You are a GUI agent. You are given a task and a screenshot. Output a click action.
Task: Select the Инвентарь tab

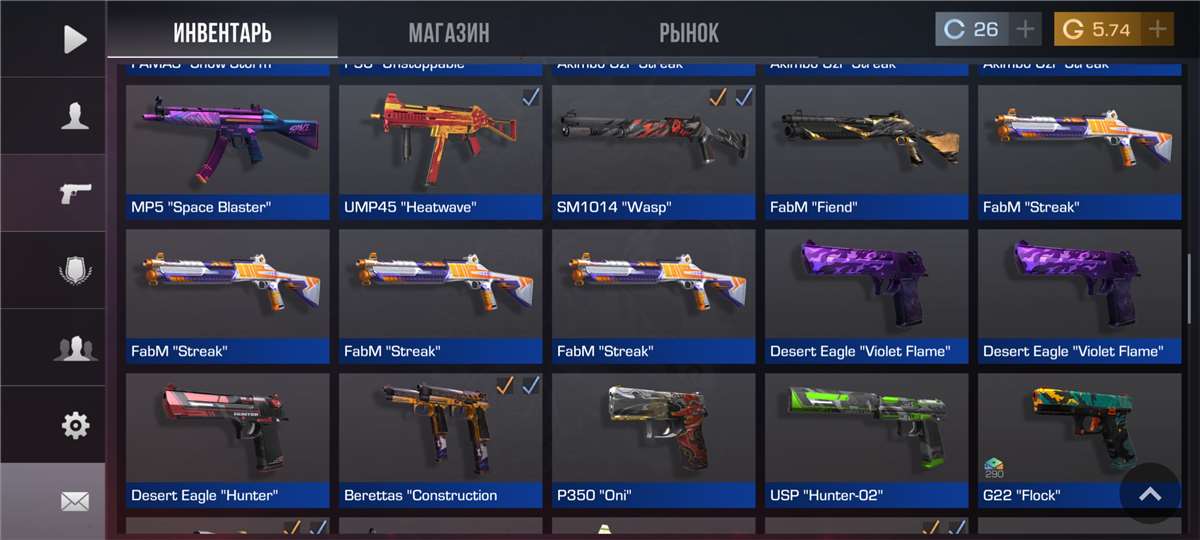(222, 32)
